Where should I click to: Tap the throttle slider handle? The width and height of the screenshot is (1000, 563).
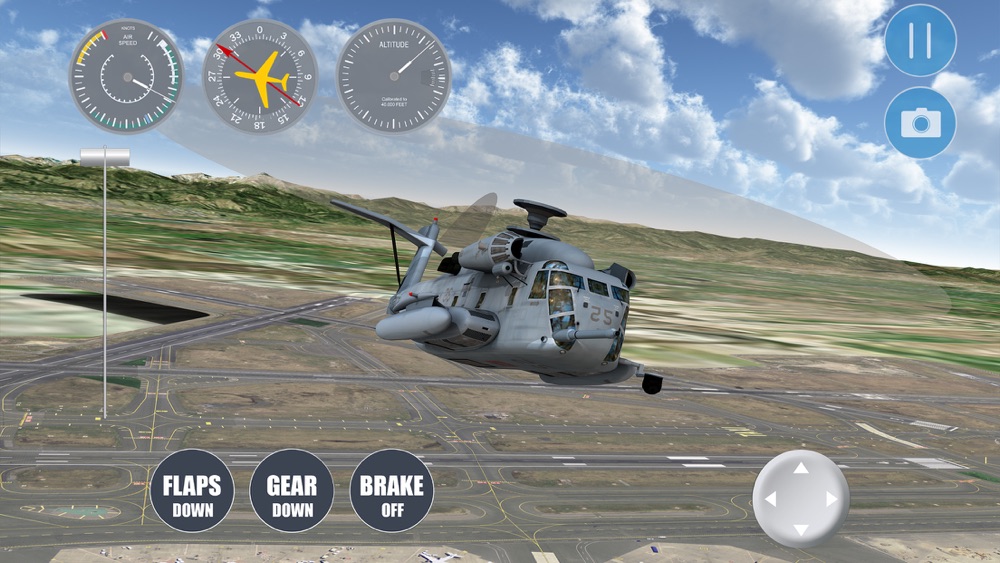[105, 157]
